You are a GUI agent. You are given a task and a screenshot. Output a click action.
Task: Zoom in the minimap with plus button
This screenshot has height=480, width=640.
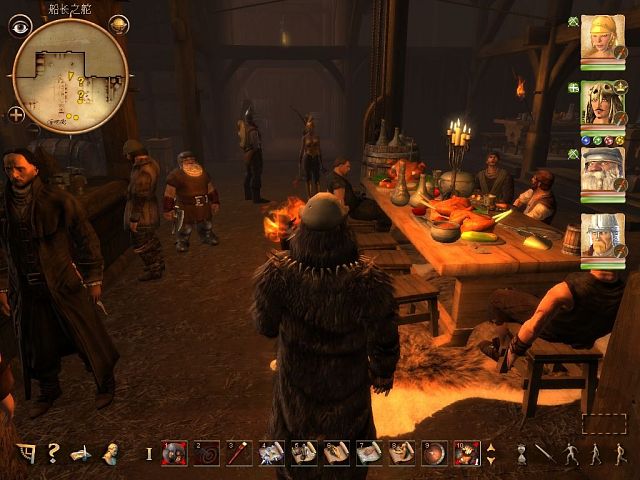[x=18, y=114]
